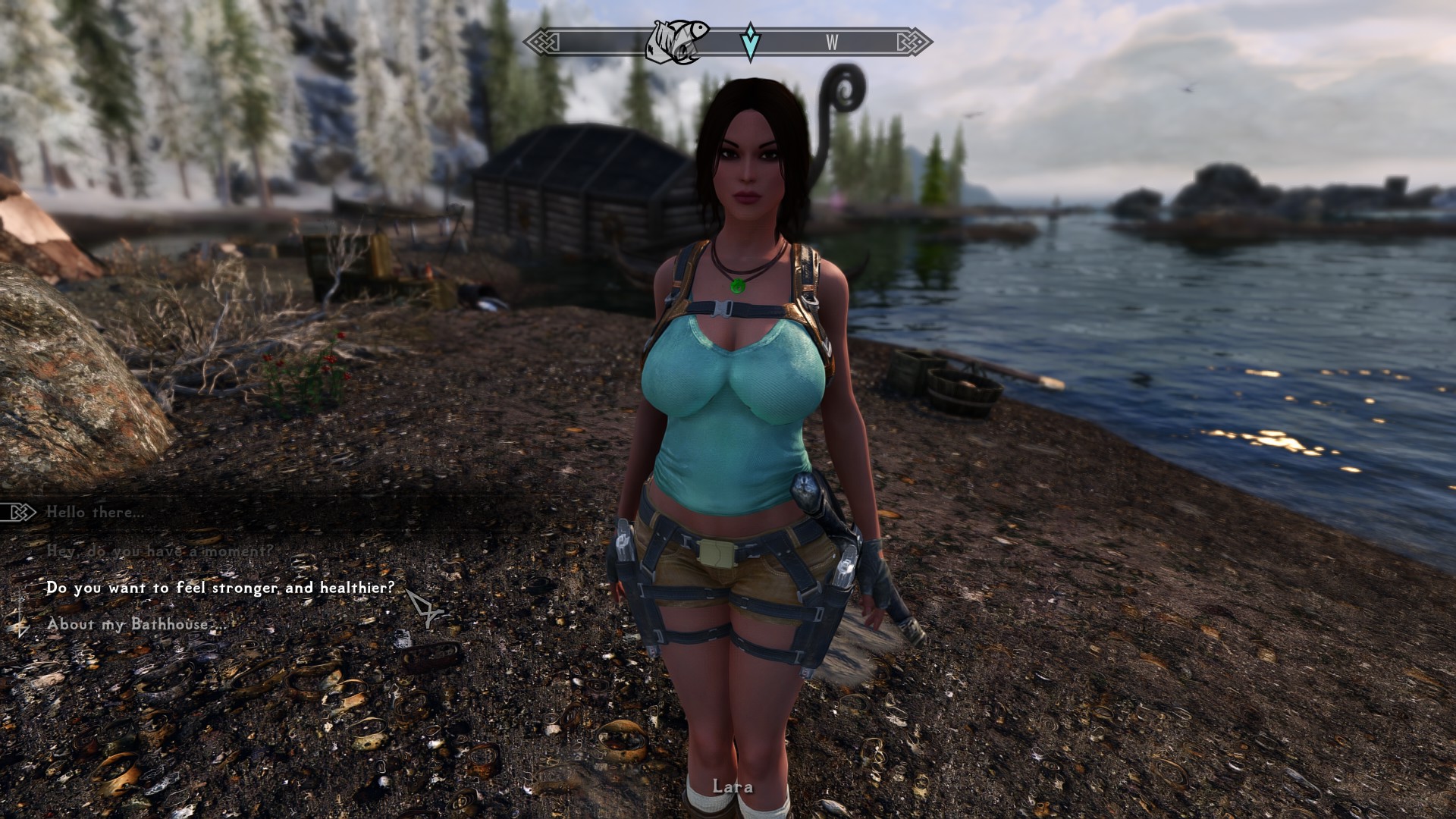Click the blue quest arrow on the compass
Viewport: 1456px width, 819px height.
[x=750, y=42]
